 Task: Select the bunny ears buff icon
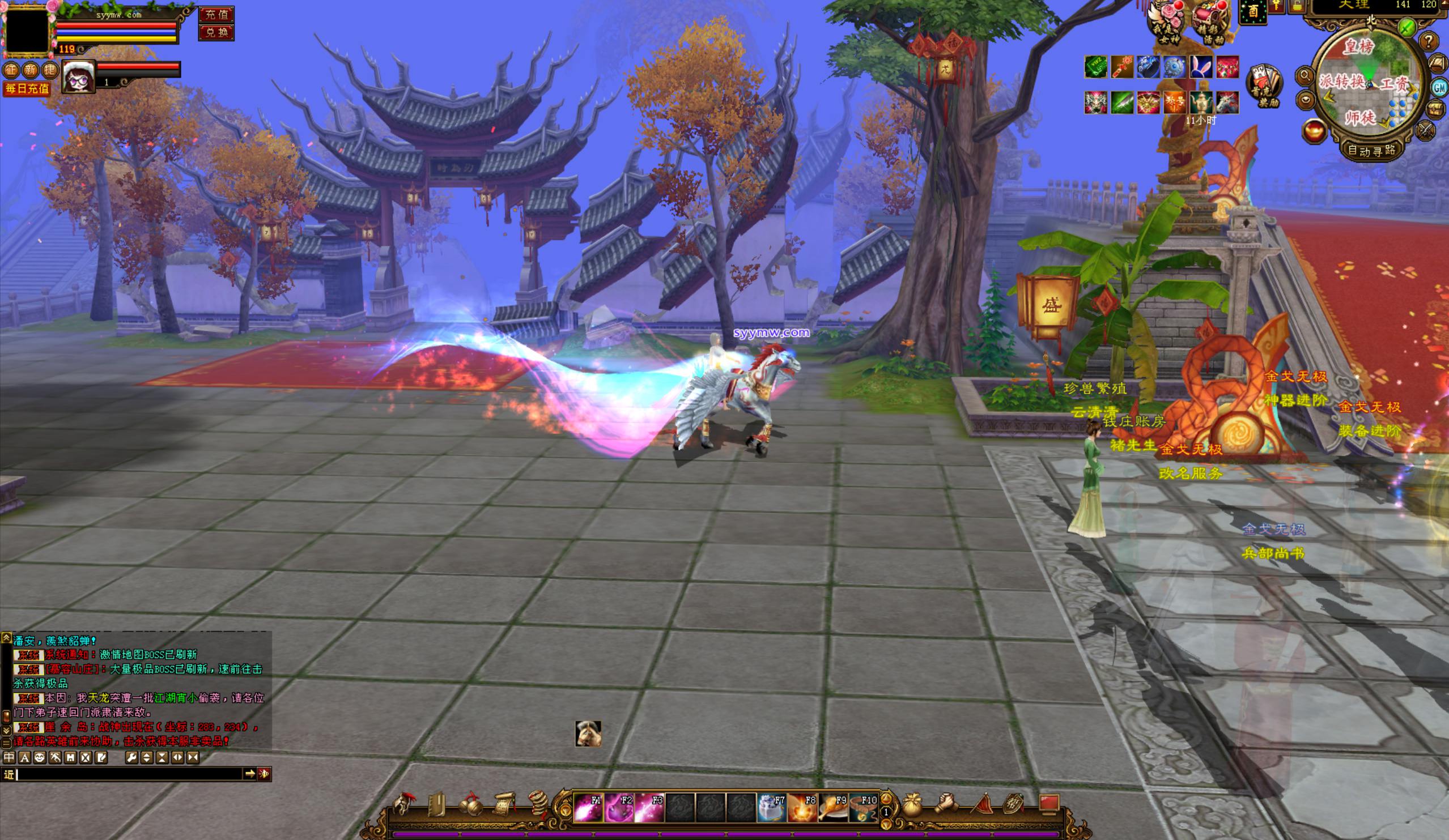tap(1202, 67)
